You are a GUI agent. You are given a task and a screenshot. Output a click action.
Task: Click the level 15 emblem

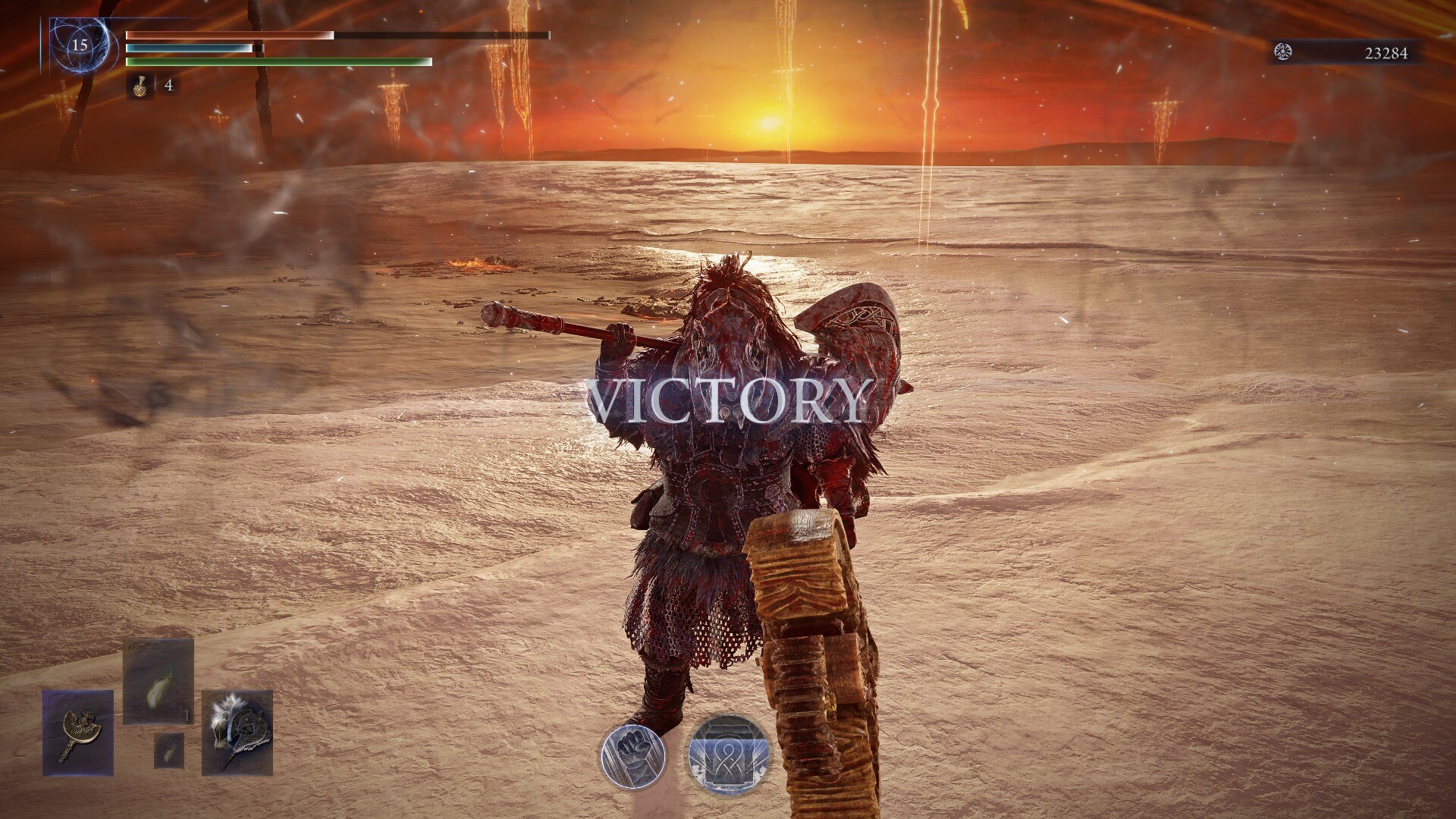coord(80,45)
